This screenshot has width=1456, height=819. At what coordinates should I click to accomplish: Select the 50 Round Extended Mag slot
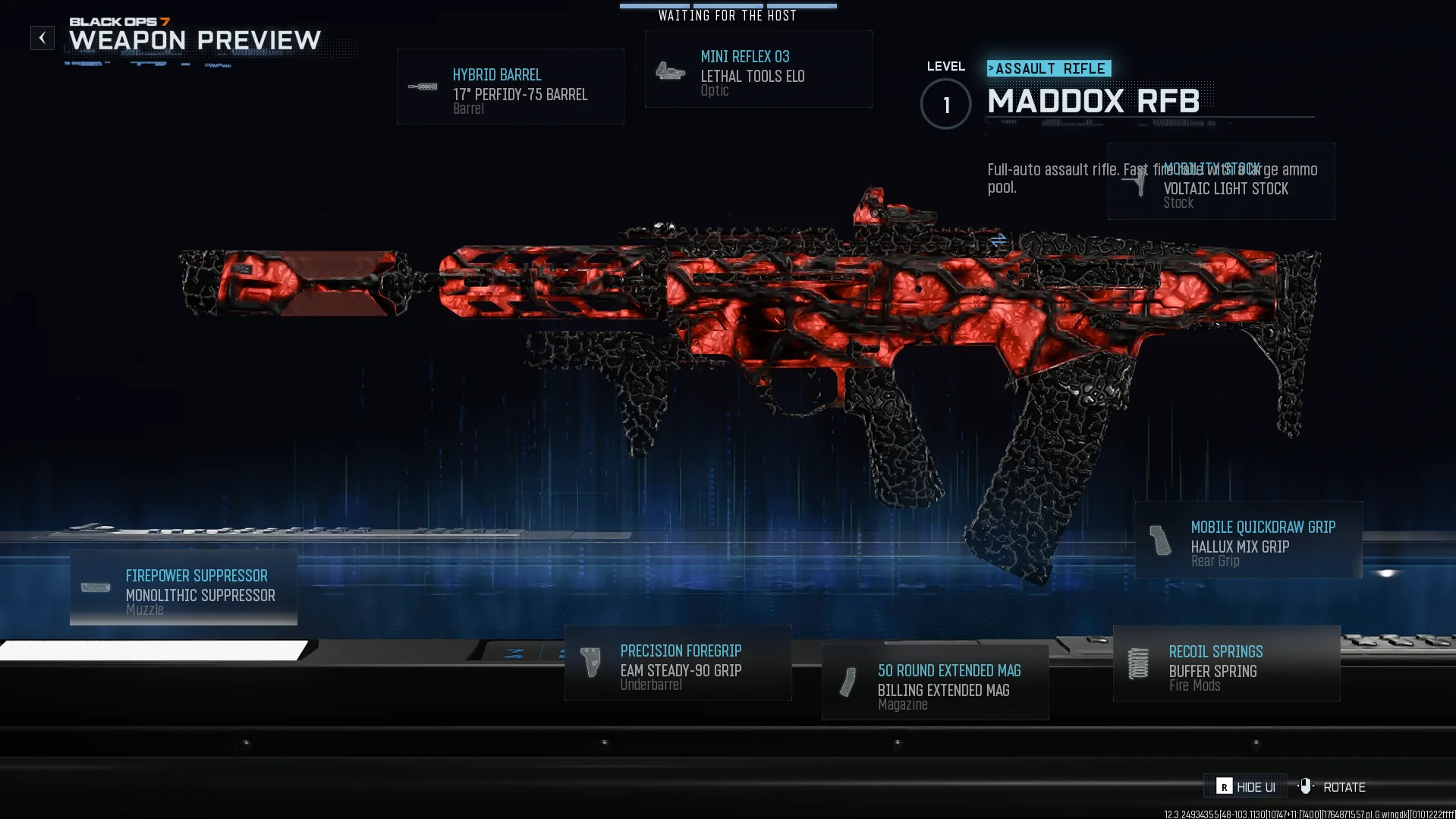point(935,683)
